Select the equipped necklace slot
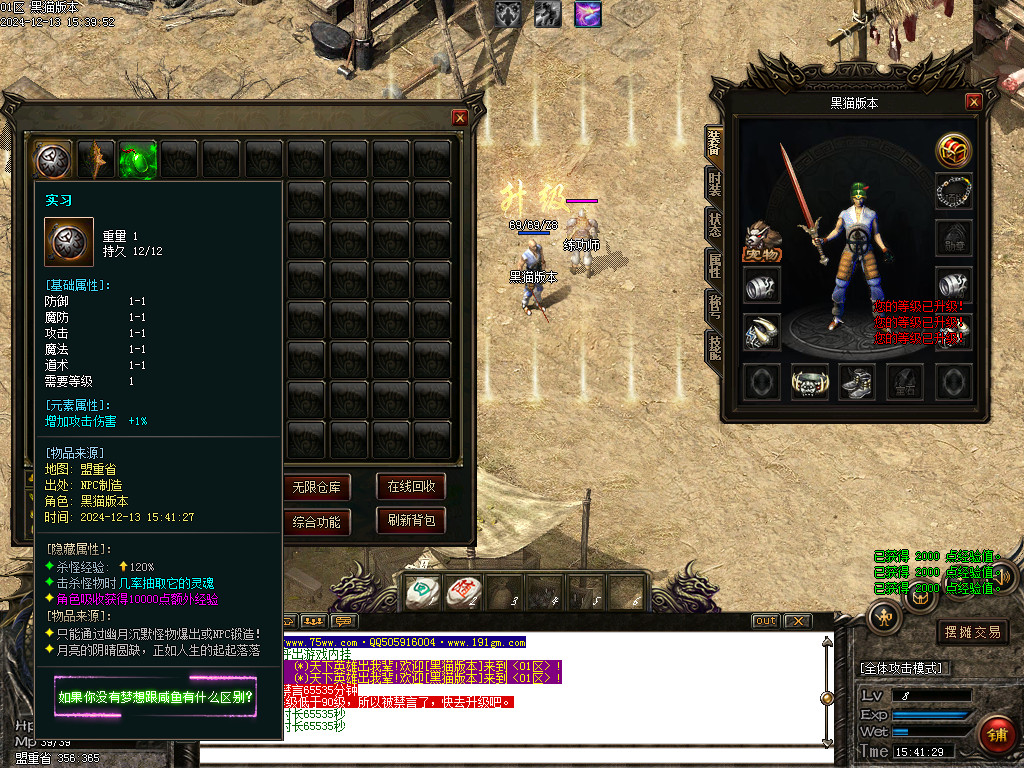Screen dimensions: 1024x768 954,191
